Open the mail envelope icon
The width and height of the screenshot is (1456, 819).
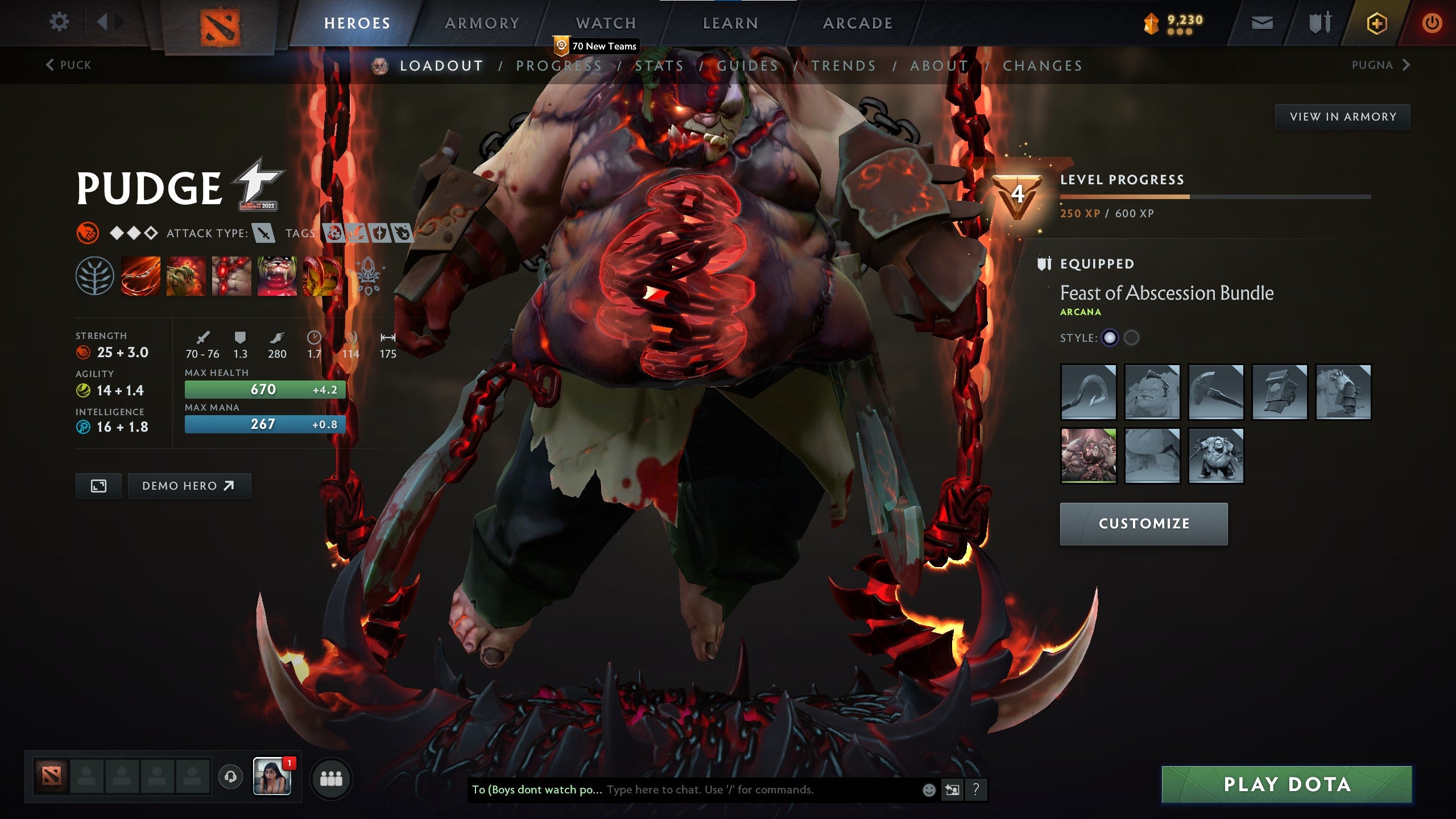tap(1263, 23)
